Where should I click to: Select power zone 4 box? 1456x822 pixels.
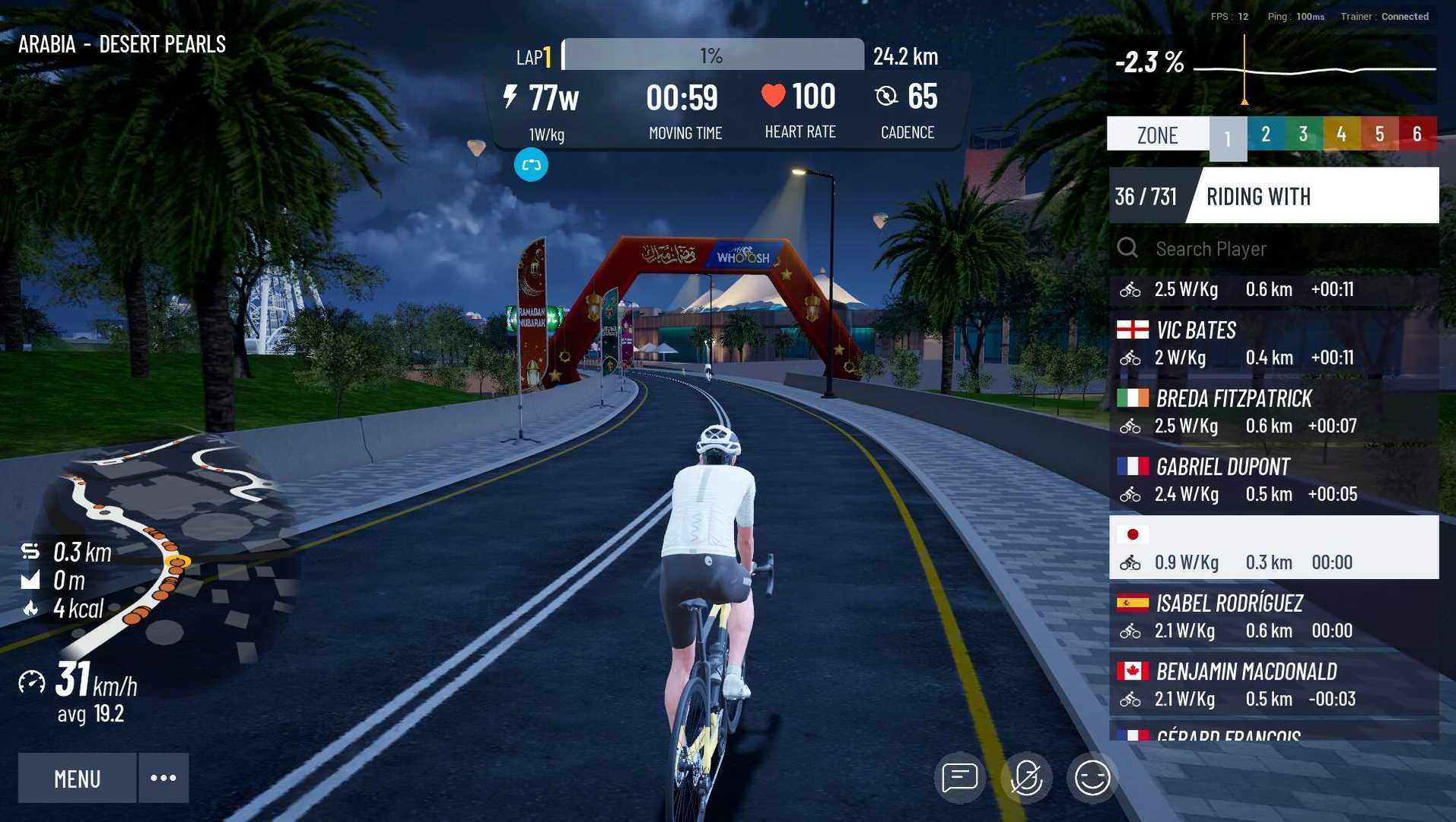point(1341,135)
